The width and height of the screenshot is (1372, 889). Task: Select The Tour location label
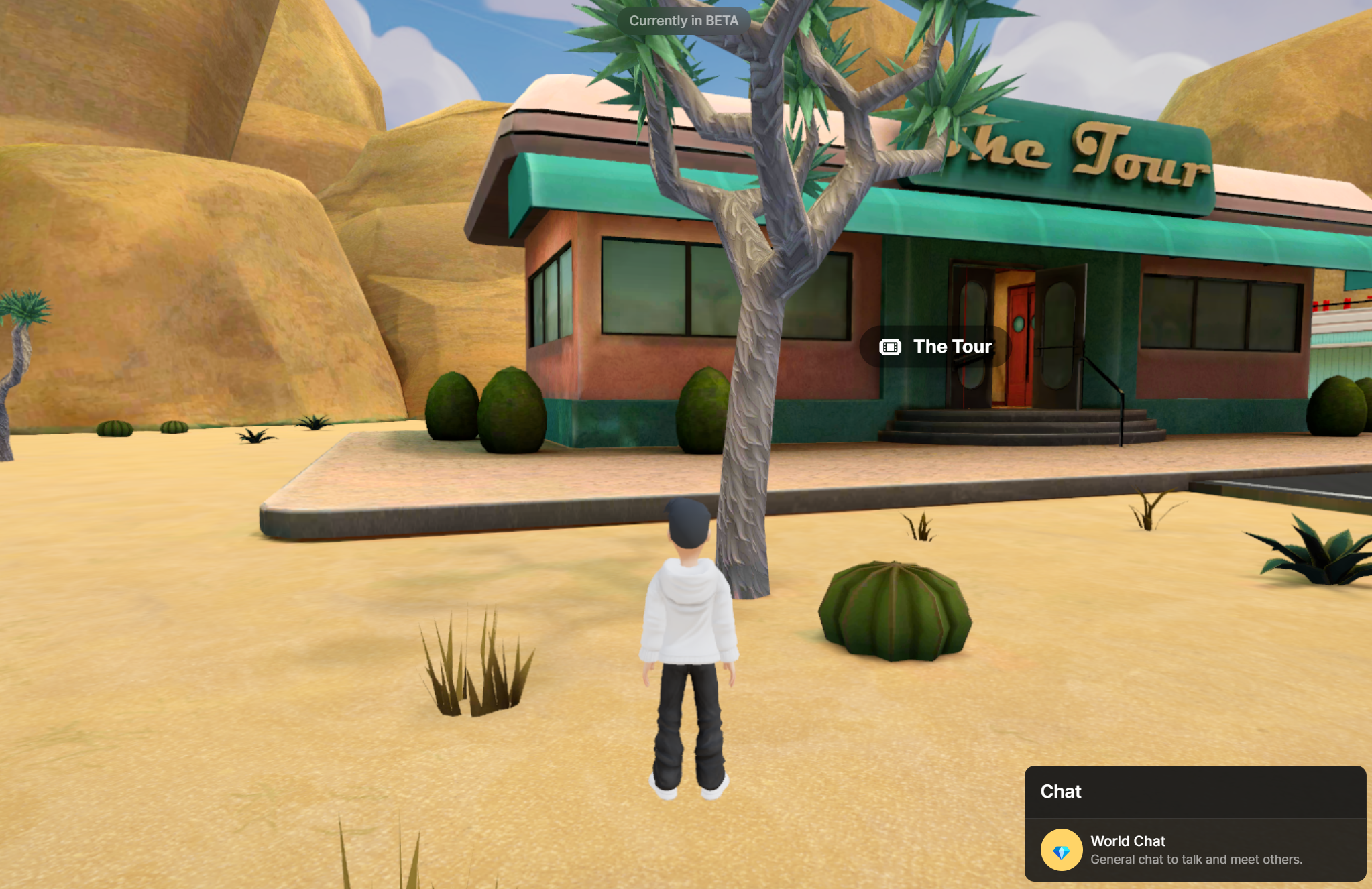936,347
